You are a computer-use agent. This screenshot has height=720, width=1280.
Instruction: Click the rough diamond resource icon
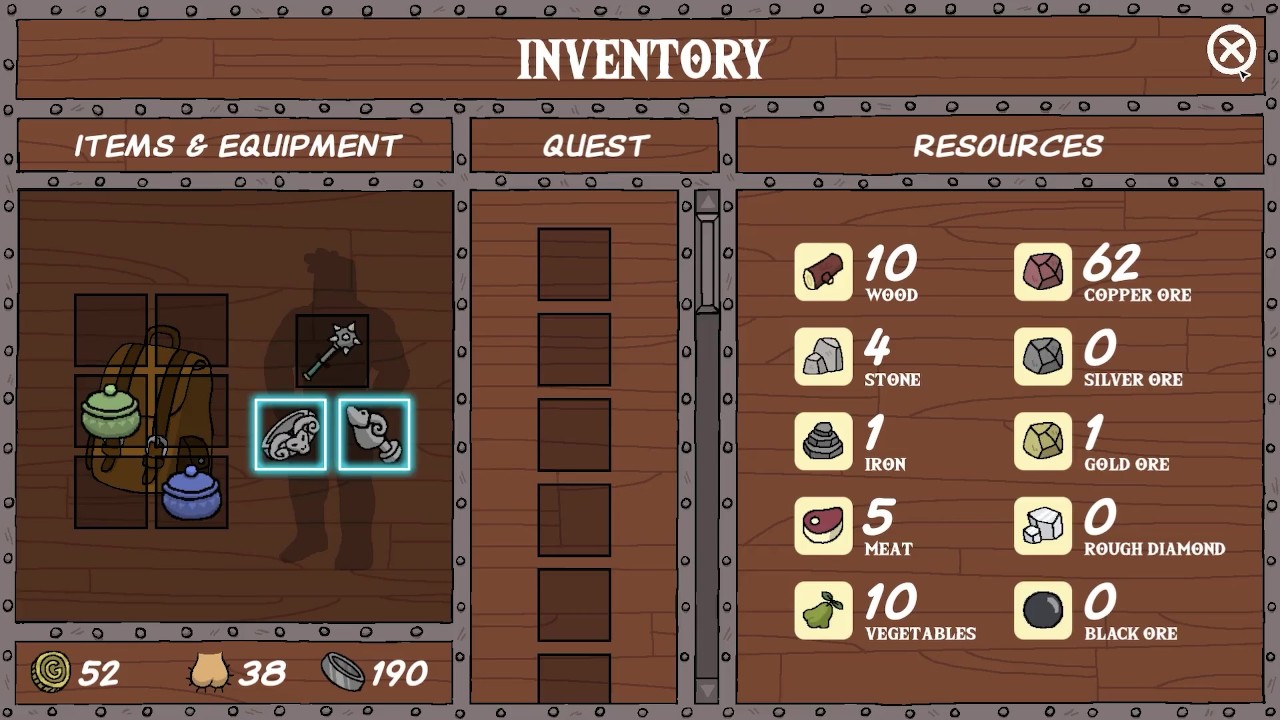[x=1042, y=526]
